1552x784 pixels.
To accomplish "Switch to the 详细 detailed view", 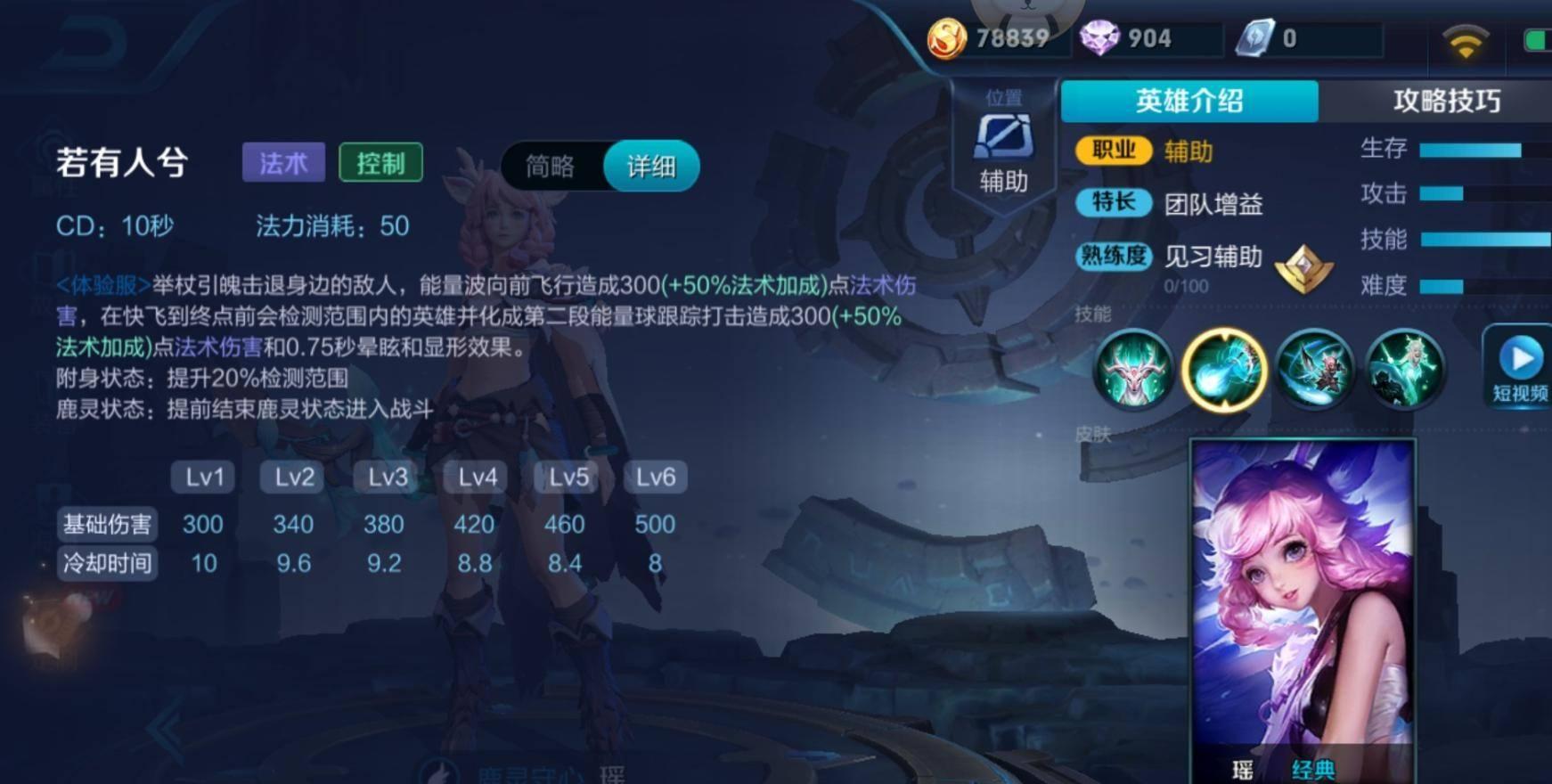I will click(650, 166).
